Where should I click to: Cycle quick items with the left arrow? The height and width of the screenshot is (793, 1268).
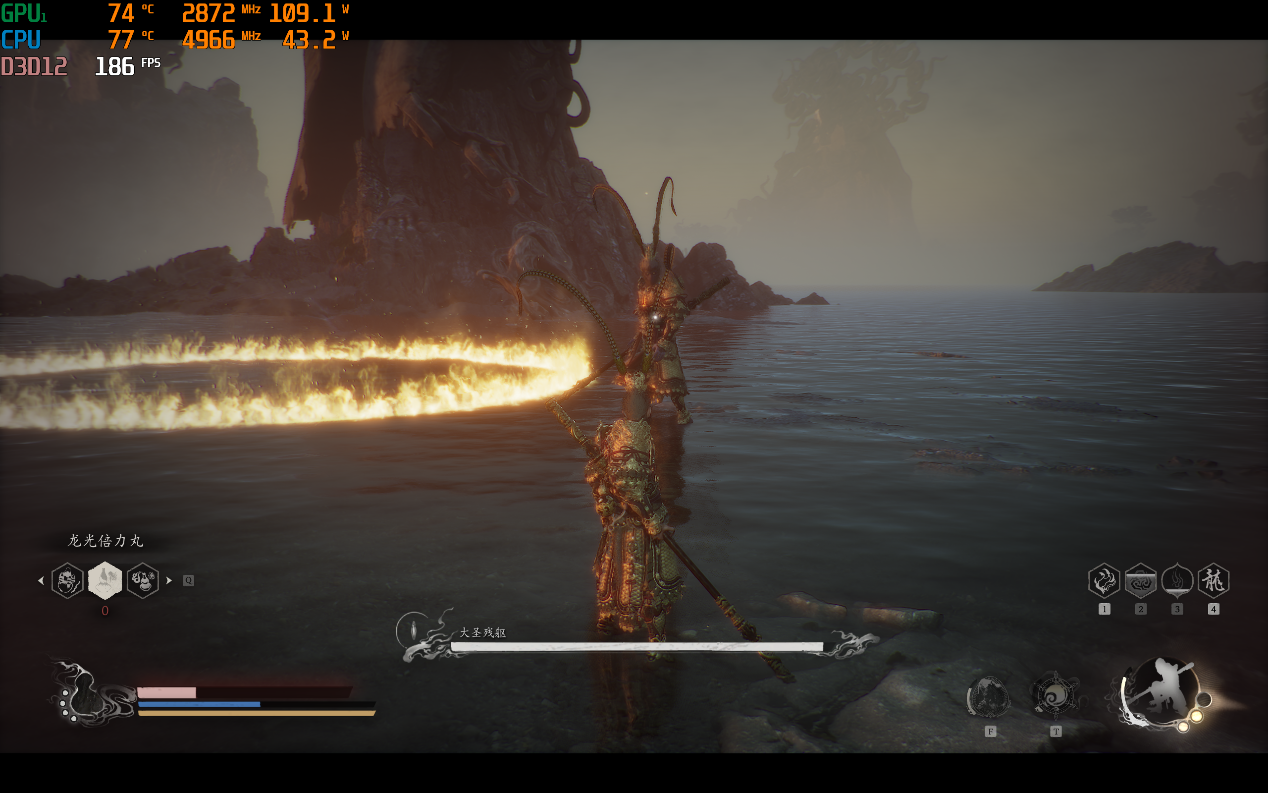pos(41,580)
